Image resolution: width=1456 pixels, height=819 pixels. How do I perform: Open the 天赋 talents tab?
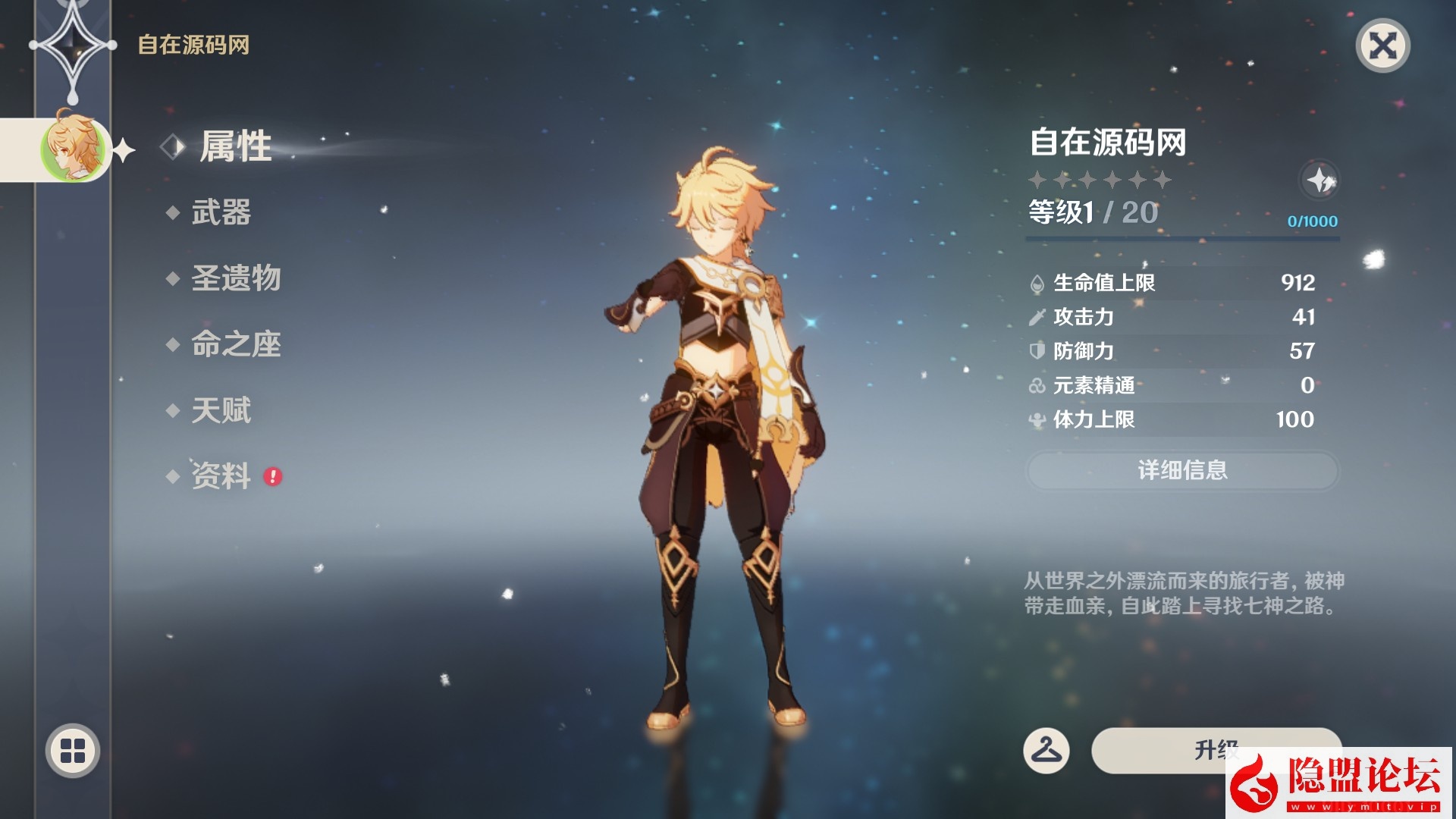[x=221, y=410]
